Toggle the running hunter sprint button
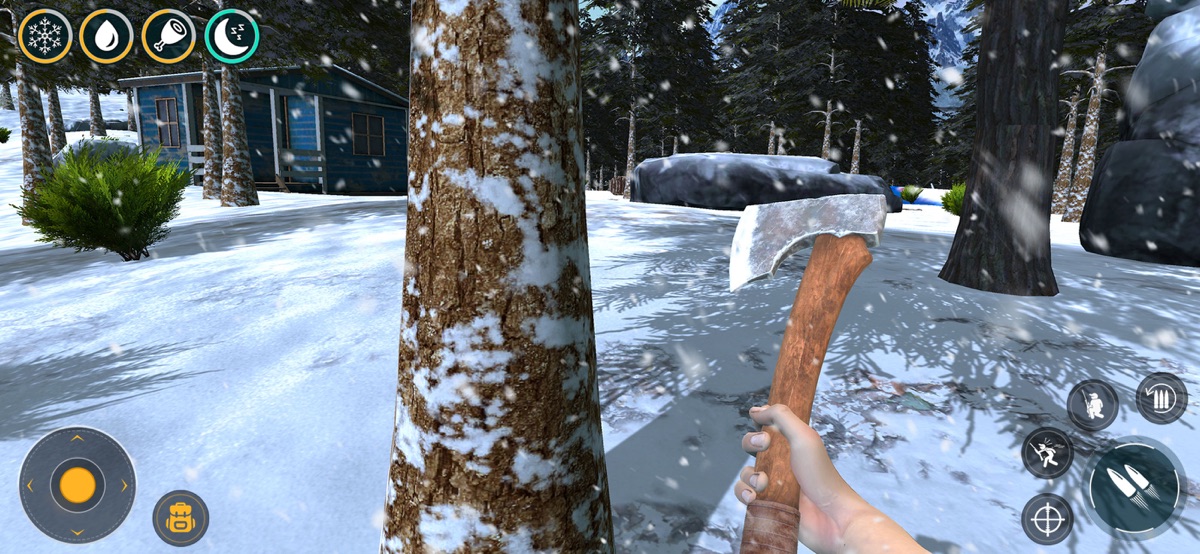 click(1047, 453)
